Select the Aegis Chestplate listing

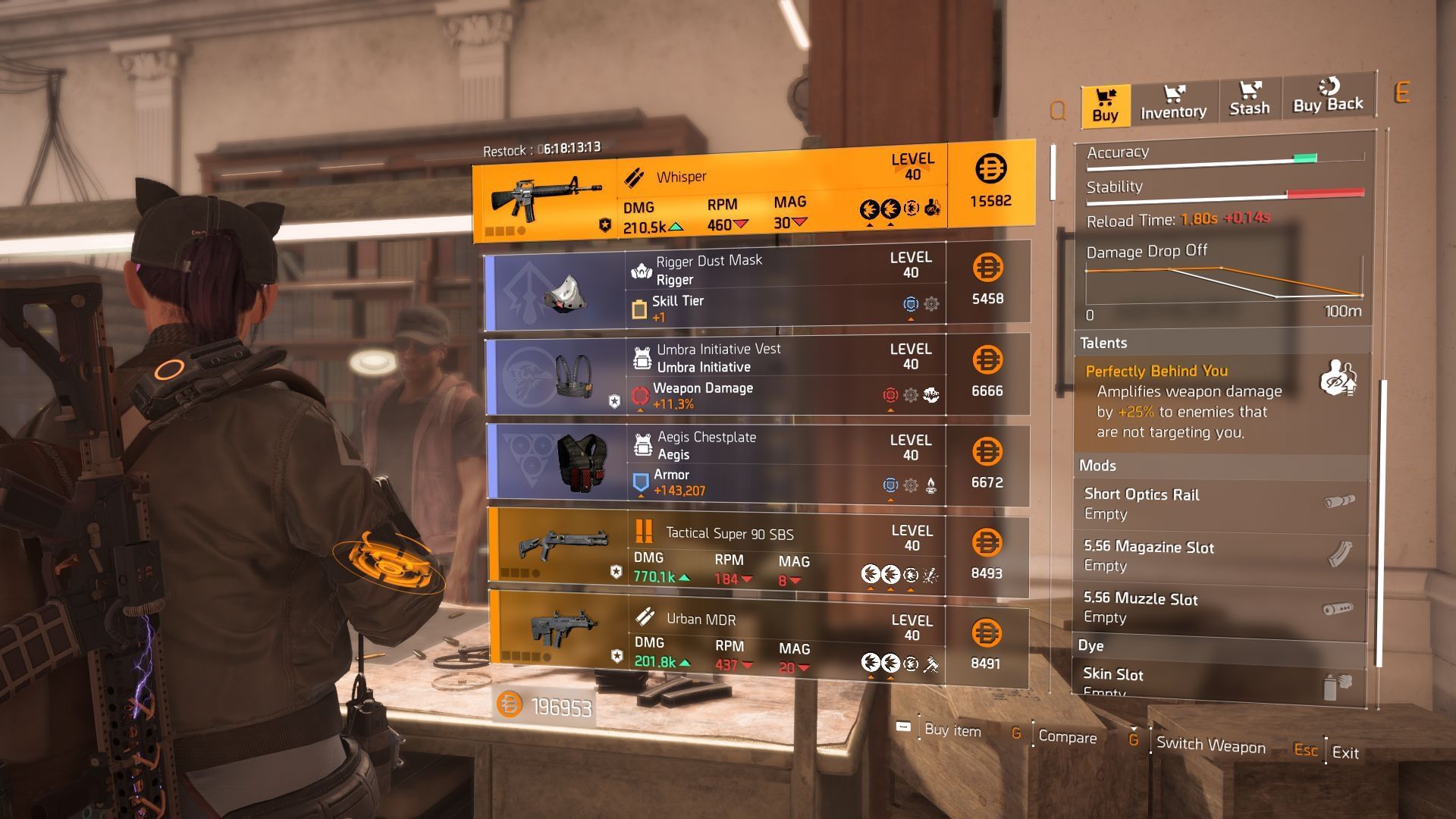pos(756,464)
